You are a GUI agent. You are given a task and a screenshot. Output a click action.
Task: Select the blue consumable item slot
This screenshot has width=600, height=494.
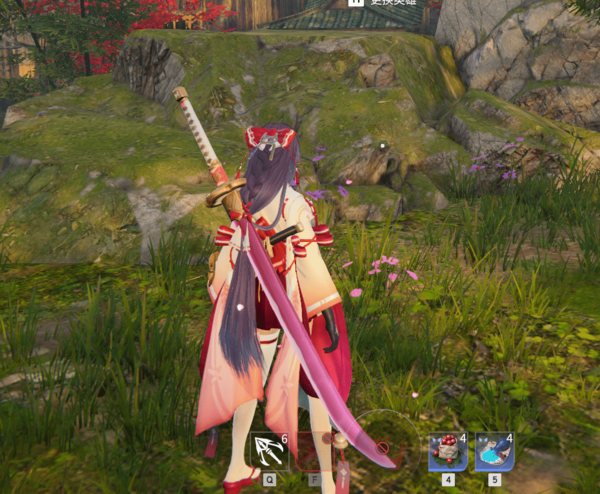[x=494, y=452]
